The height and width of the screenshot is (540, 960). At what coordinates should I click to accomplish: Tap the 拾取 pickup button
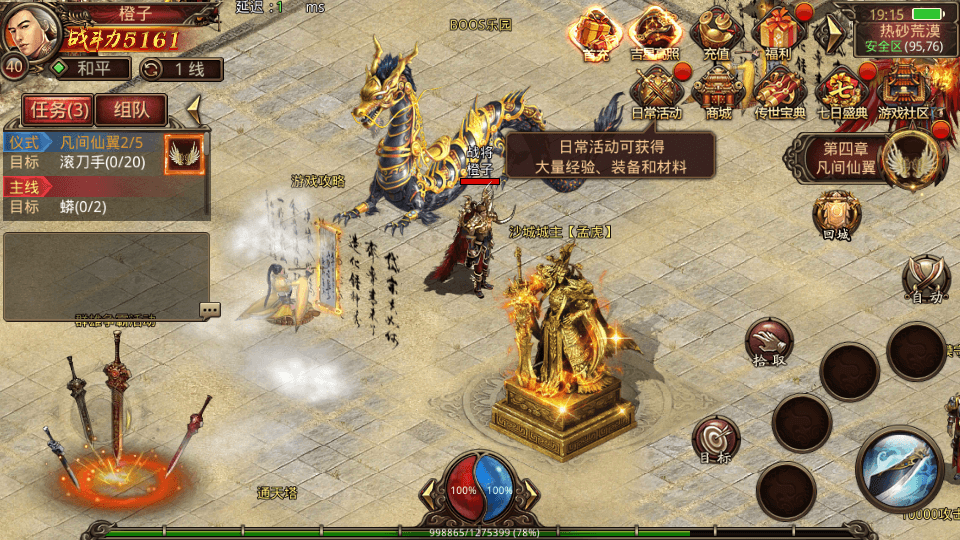click(769, 343)
